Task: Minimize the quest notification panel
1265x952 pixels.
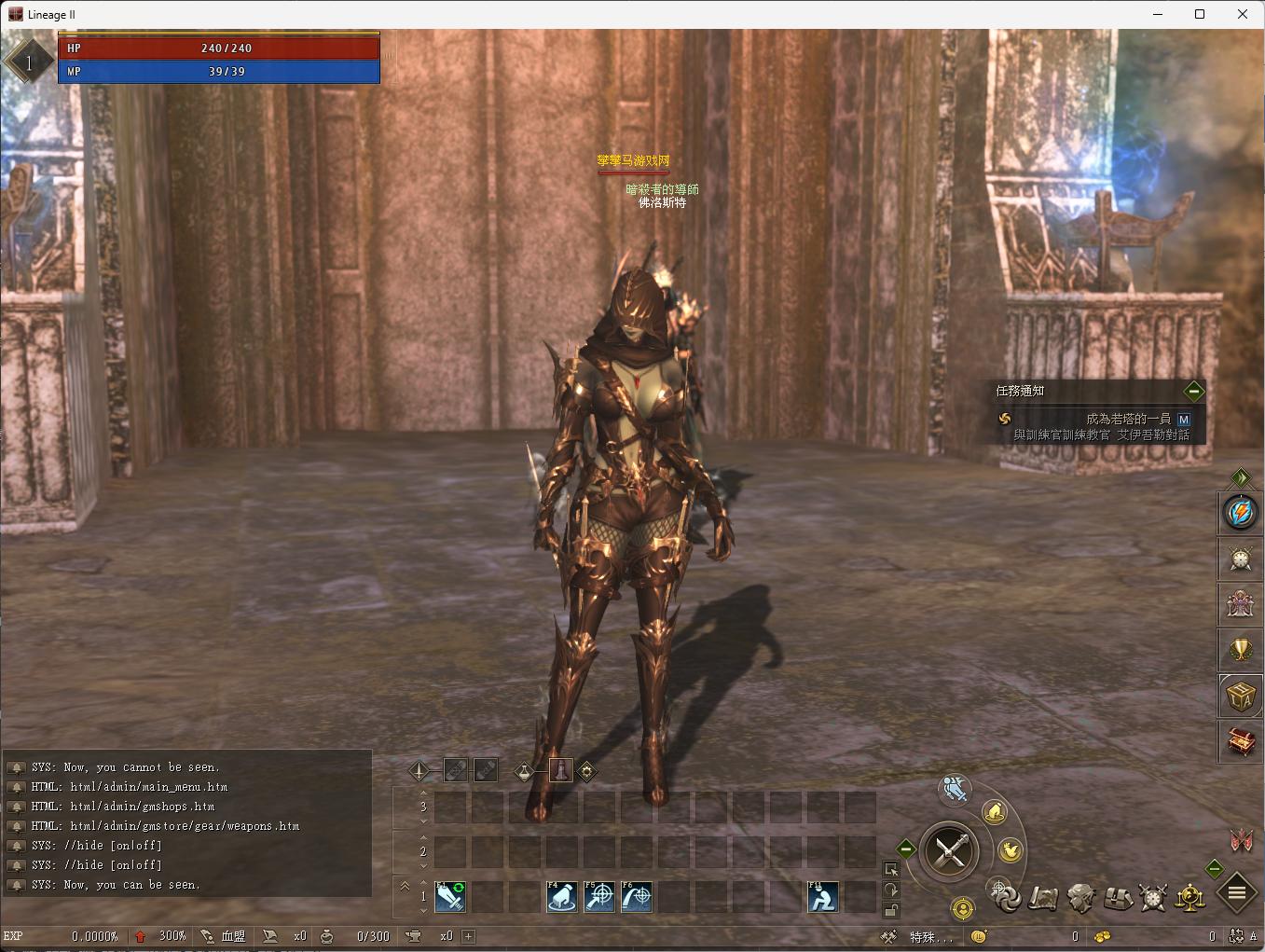Action: coord(1193,392)
